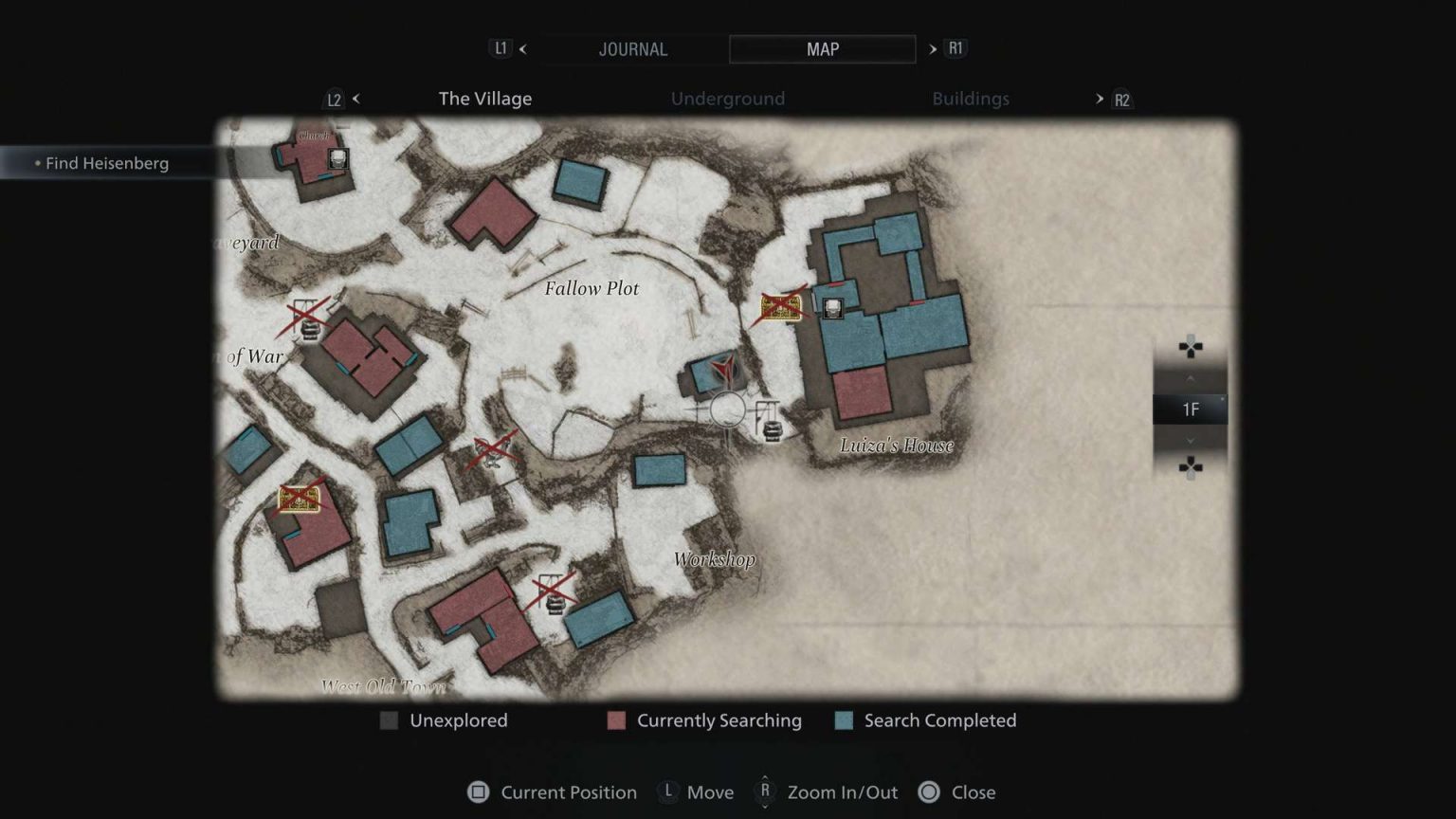Image resolution: width=1456 pixels, height=819 pixels.
Task: Click the Find Heisenberg objective banner
Action: [x=107, y=163]
